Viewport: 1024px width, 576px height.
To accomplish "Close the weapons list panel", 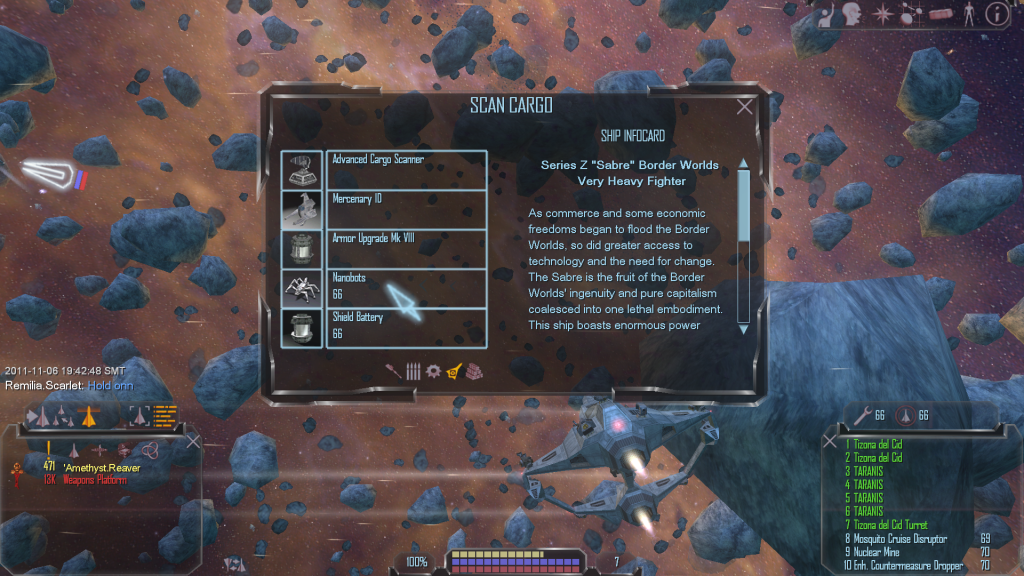I will tap(832, 440).
